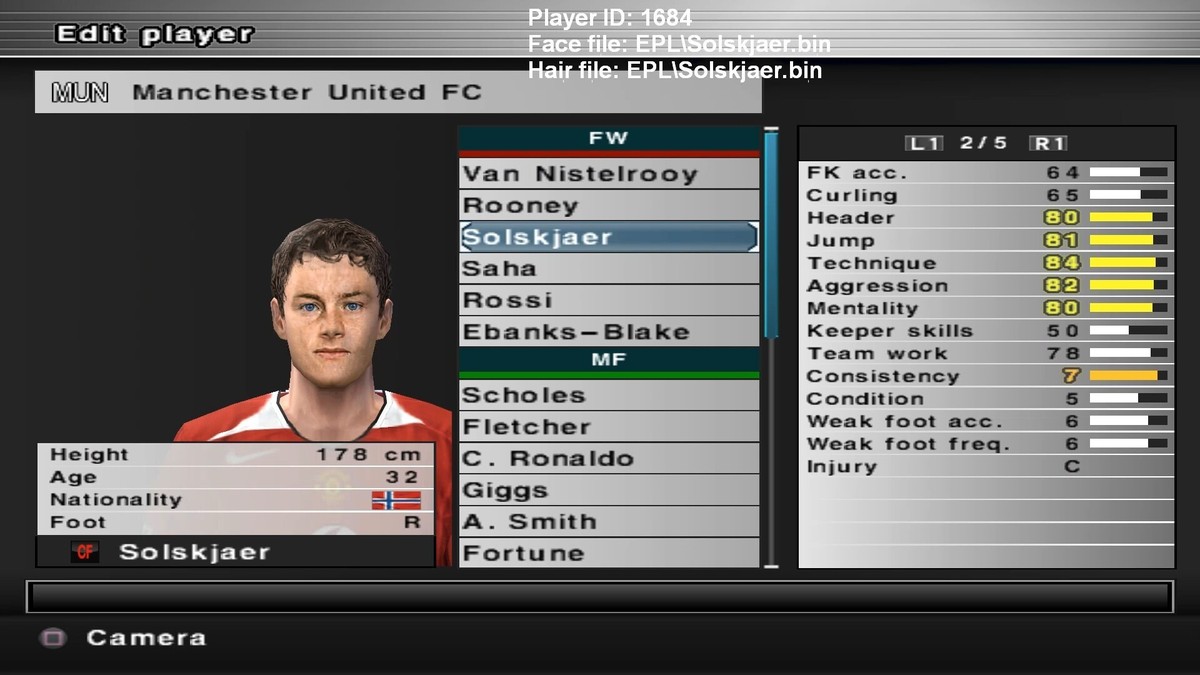
Task: Select the Manchester United FC team bar
Action: (398, 93)
